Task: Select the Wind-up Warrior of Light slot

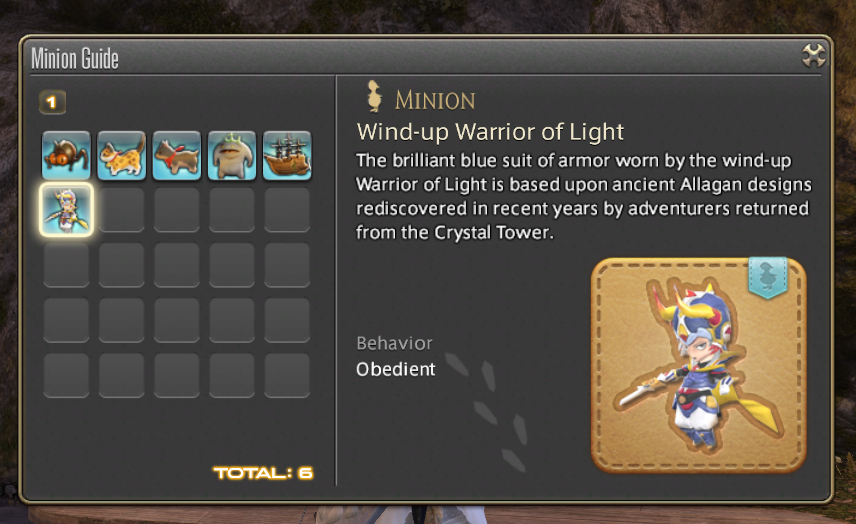Action: [x=67, y=210]
